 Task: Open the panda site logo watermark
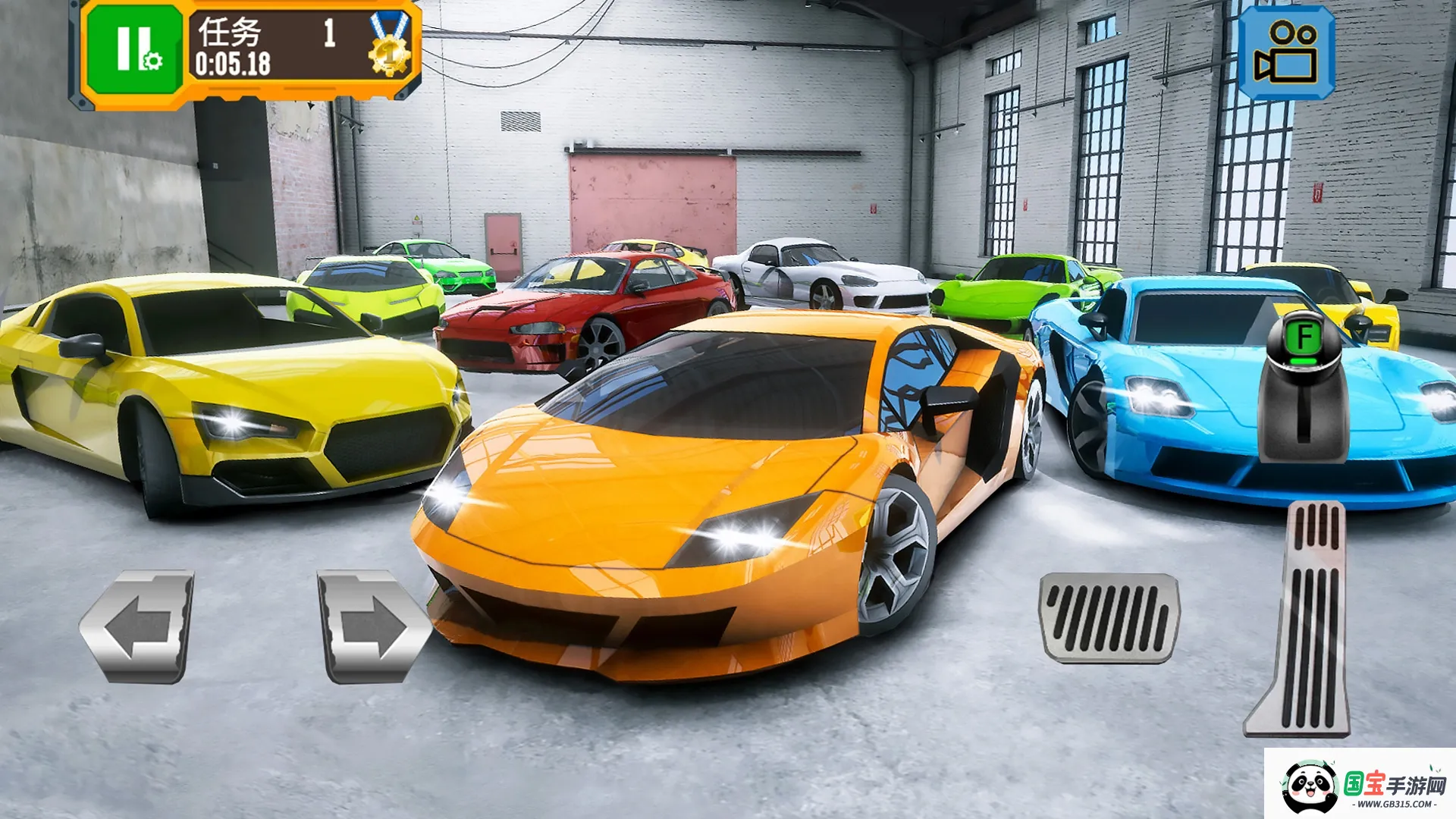click(1360, 785)
